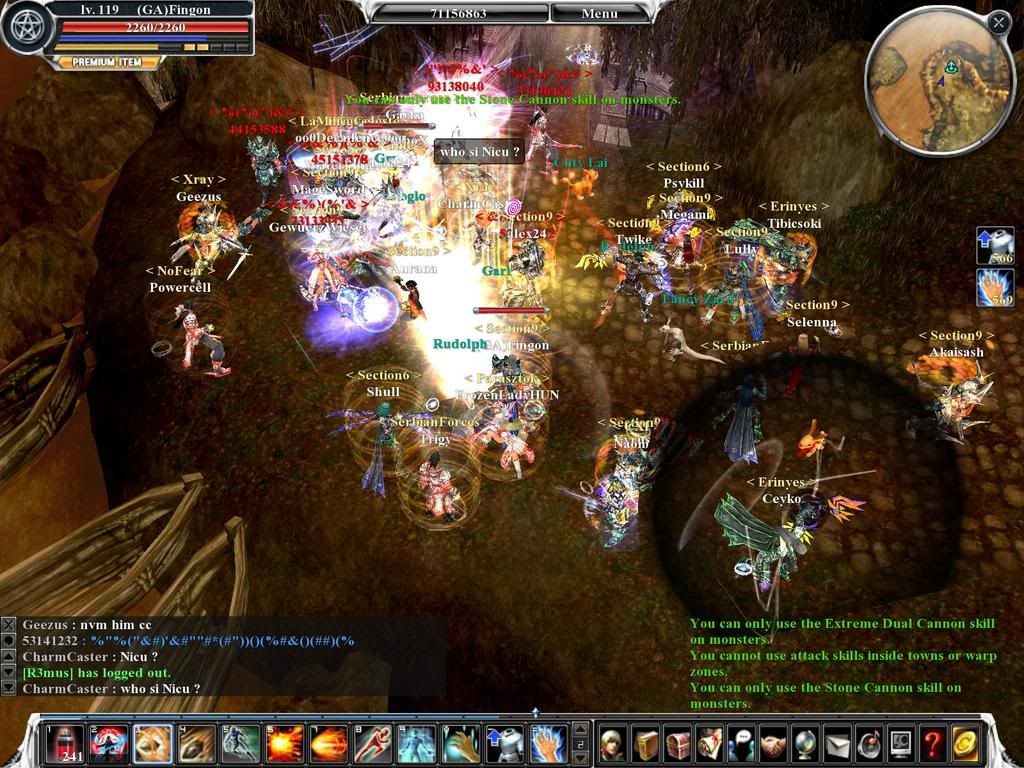Open the character portrait window
This screenshot has width=1024, height=768.
click(x=613, y=743)
